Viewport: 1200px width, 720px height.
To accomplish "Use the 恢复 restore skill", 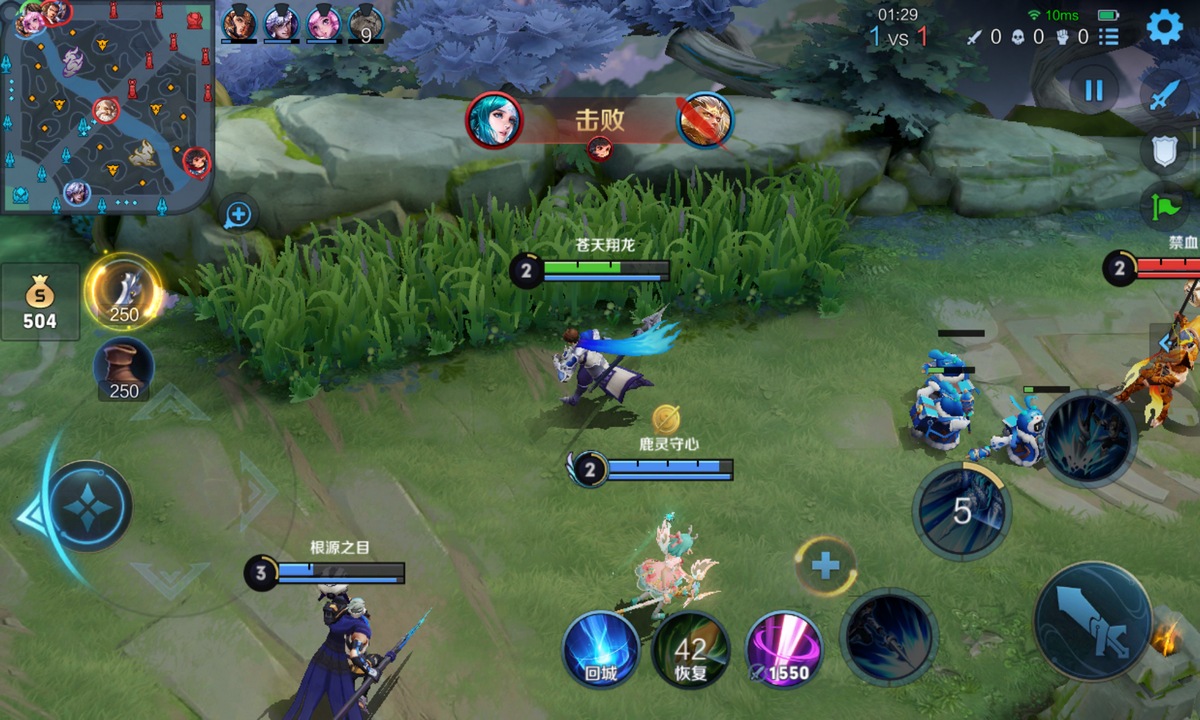I will point(690,649).
